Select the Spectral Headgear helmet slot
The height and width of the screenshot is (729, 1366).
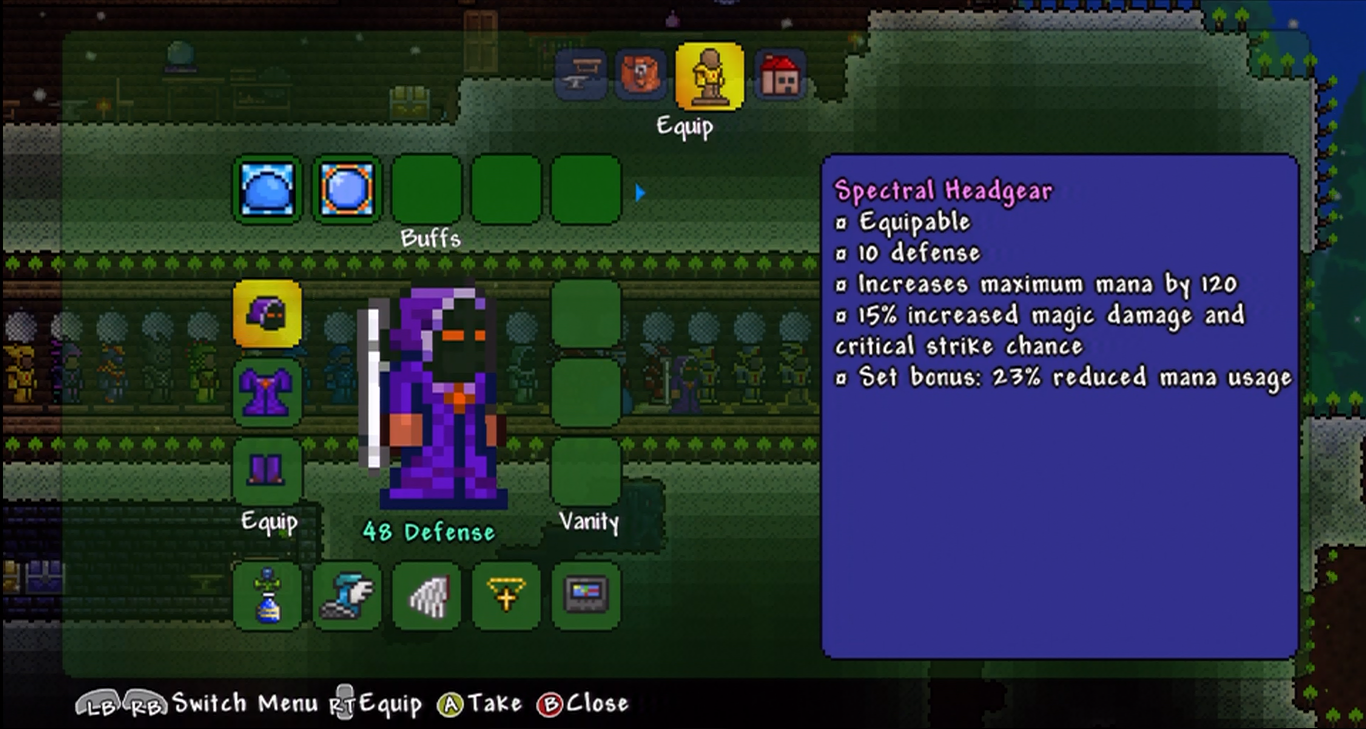pos(267,313)
